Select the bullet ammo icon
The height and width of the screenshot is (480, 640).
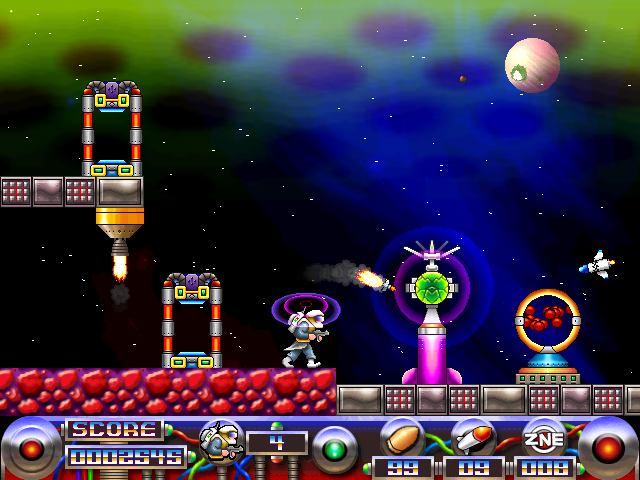tap(402, 439)
